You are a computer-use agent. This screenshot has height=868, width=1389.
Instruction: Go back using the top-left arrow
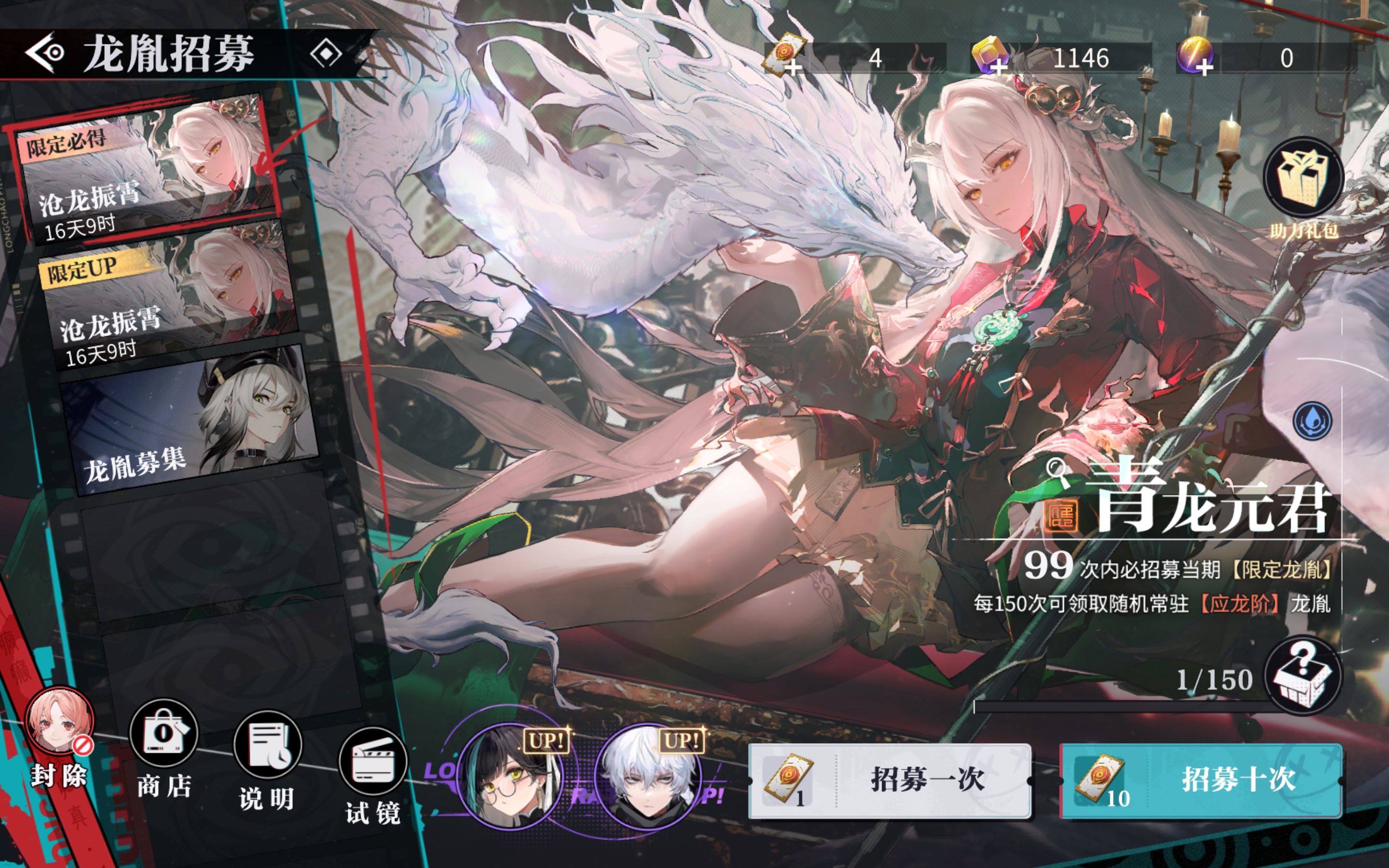(45, 53)
